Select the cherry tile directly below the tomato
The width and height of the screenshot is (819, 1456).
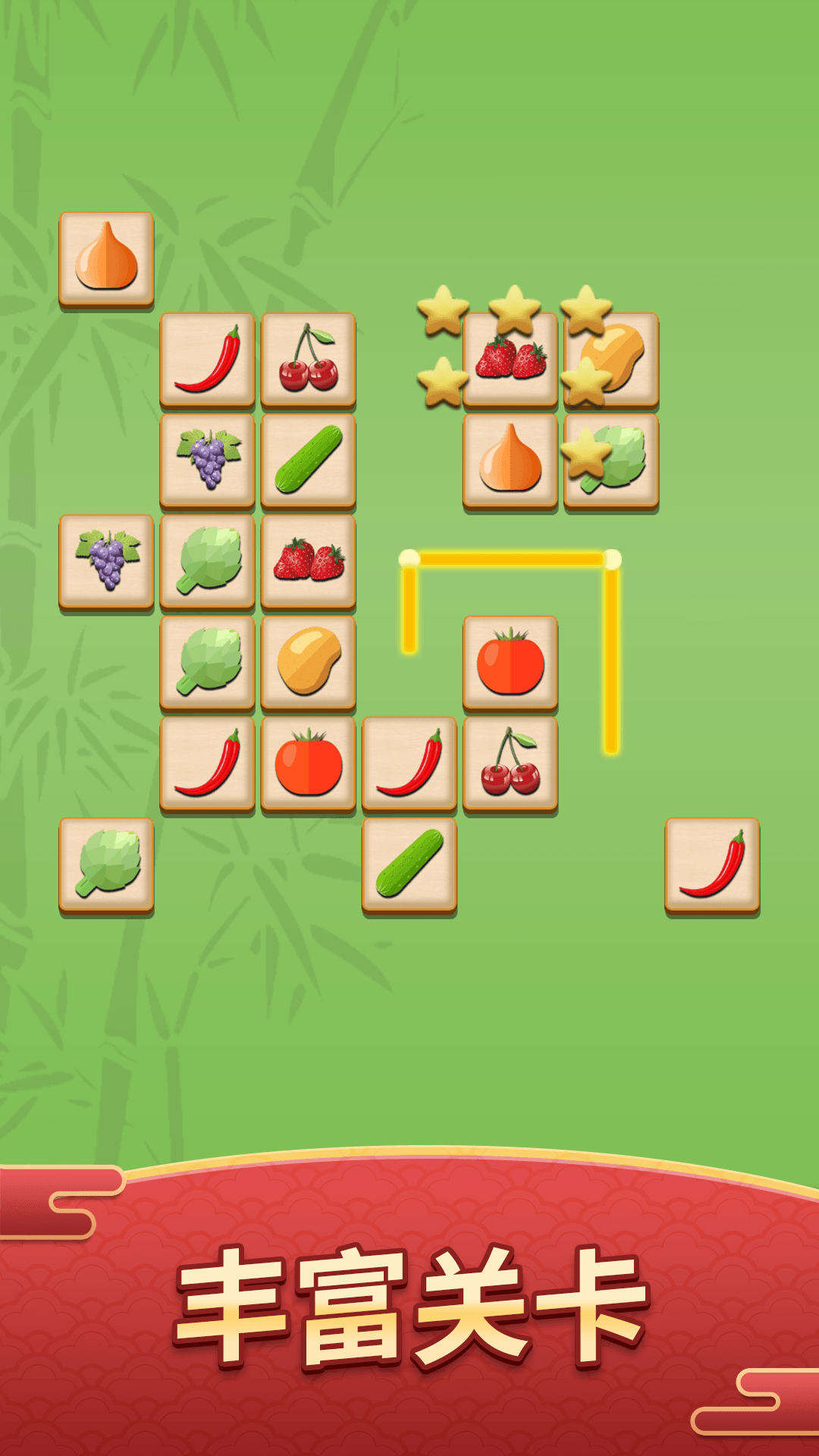coord(510,764)
